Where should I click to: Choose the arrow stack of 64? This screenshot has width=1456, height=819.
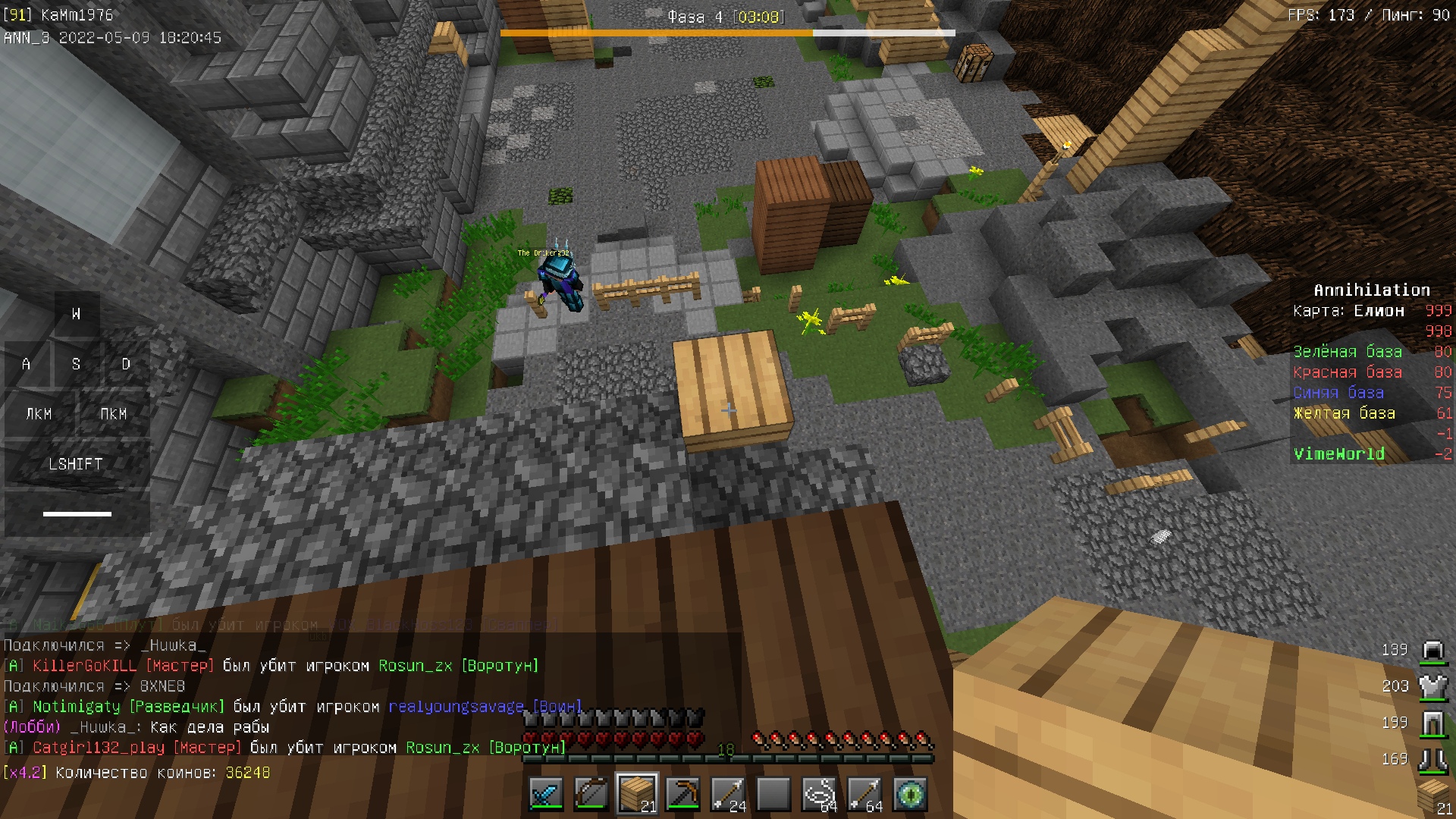pos(864,795)
